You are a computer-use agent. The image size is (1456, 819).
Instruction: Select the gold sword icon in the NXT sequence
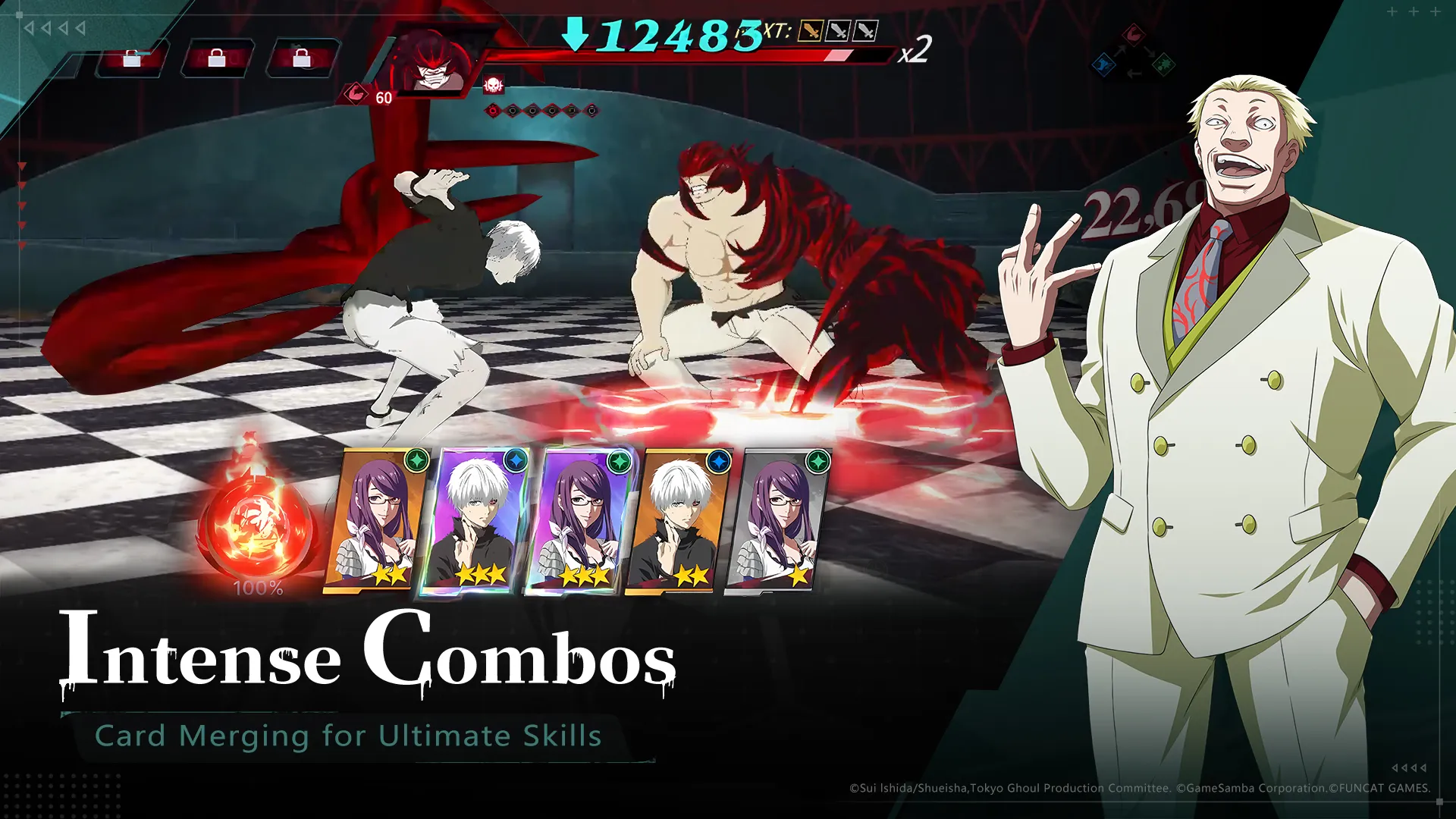[x=810, y=31]
